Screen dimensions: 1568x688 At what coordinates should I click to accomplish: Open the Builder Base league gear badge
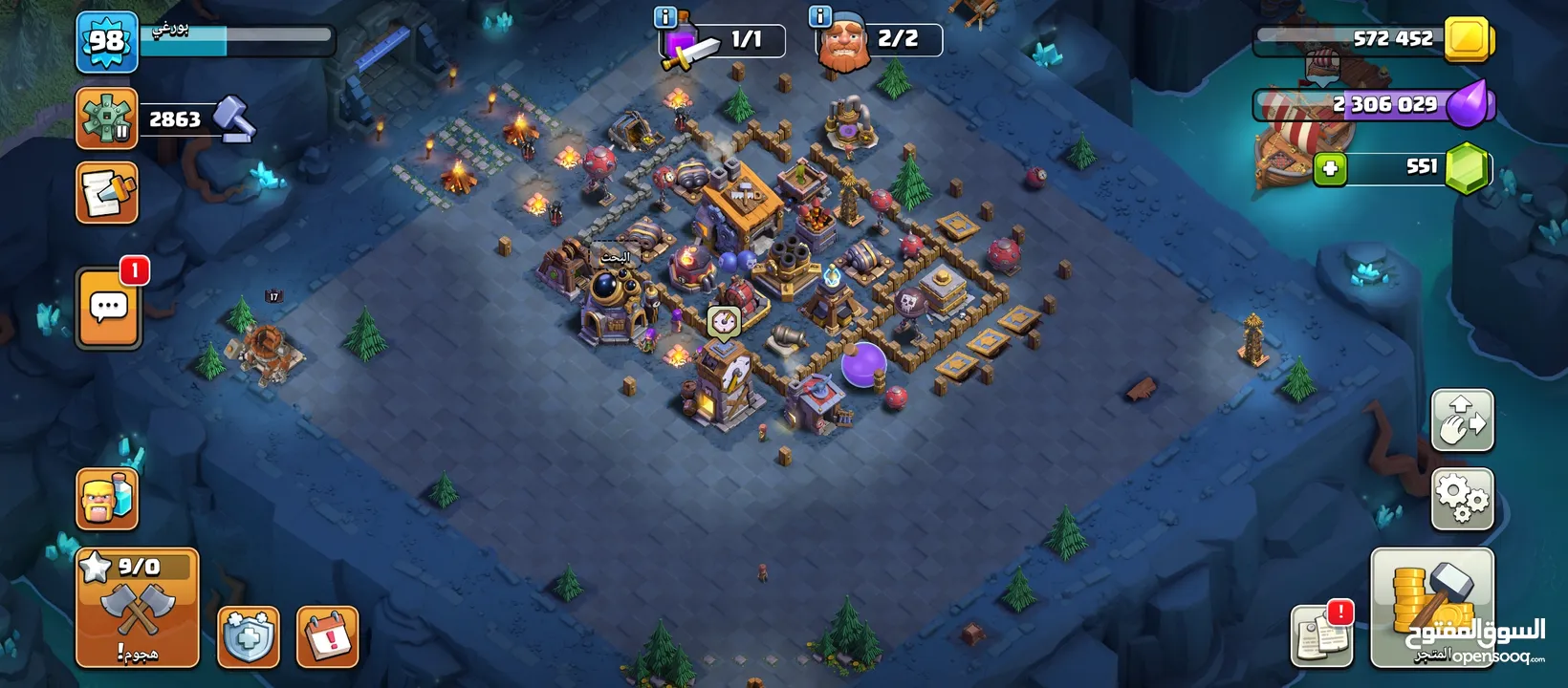(106, 118)
